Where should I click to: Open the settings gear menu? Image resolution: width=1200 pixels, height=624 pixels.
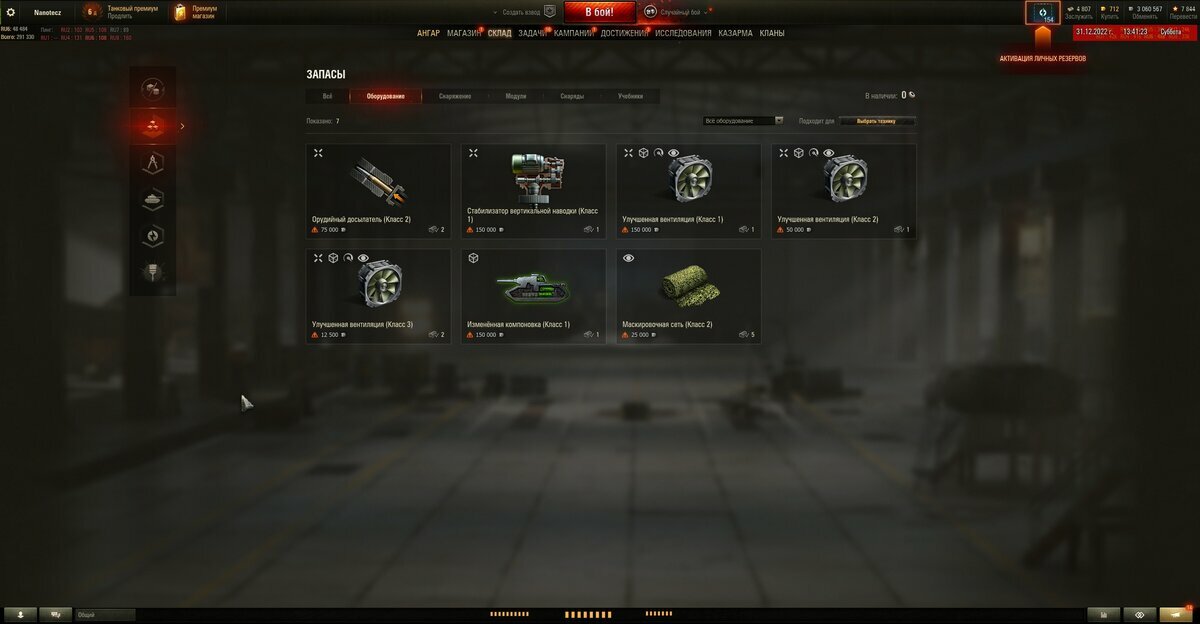tap(11, 12)
